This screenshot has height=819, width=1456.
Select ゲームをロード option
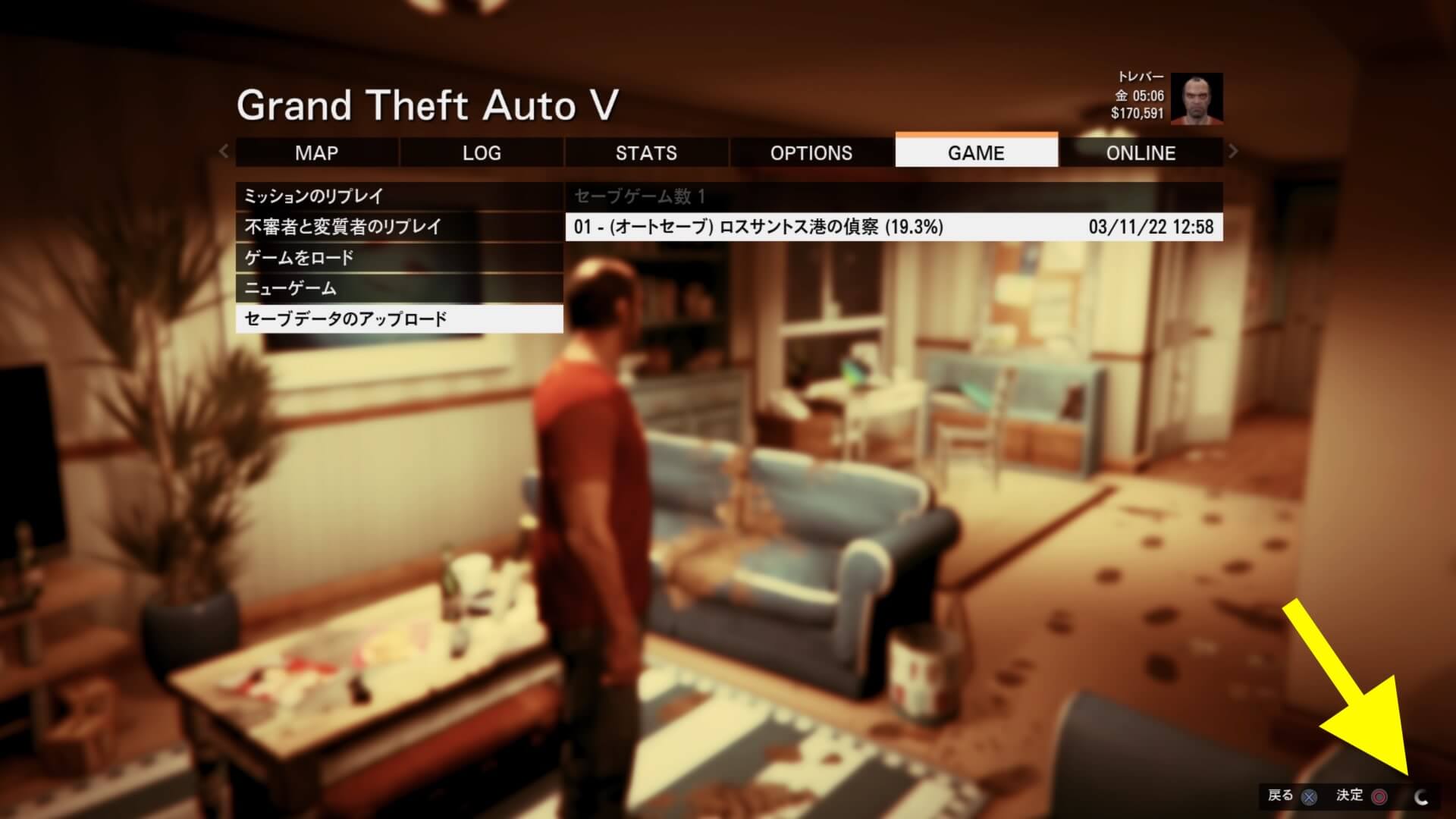coord(399,258)
